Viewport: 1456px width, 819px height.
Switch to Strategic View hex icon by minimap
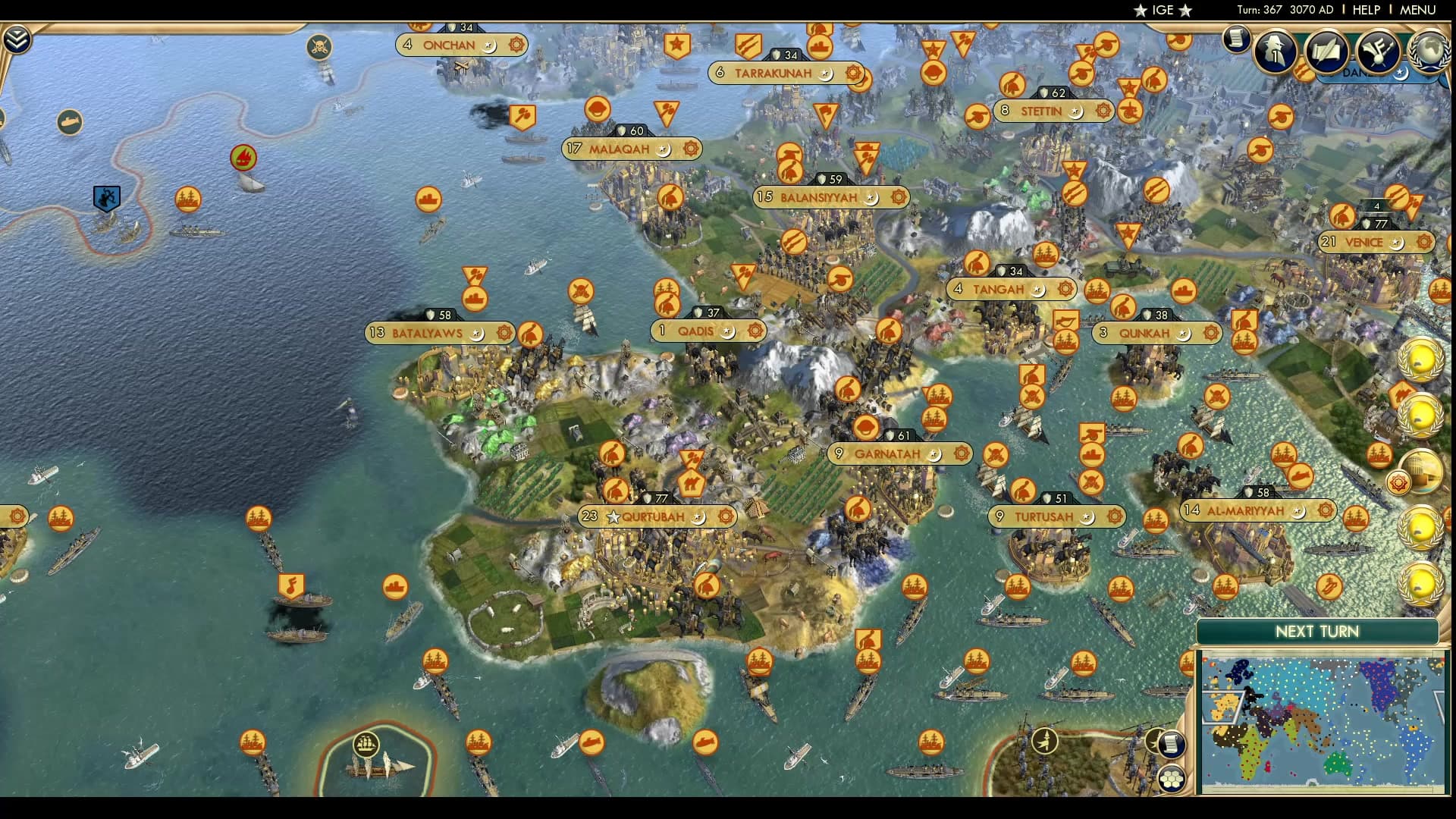point(1172,778)
